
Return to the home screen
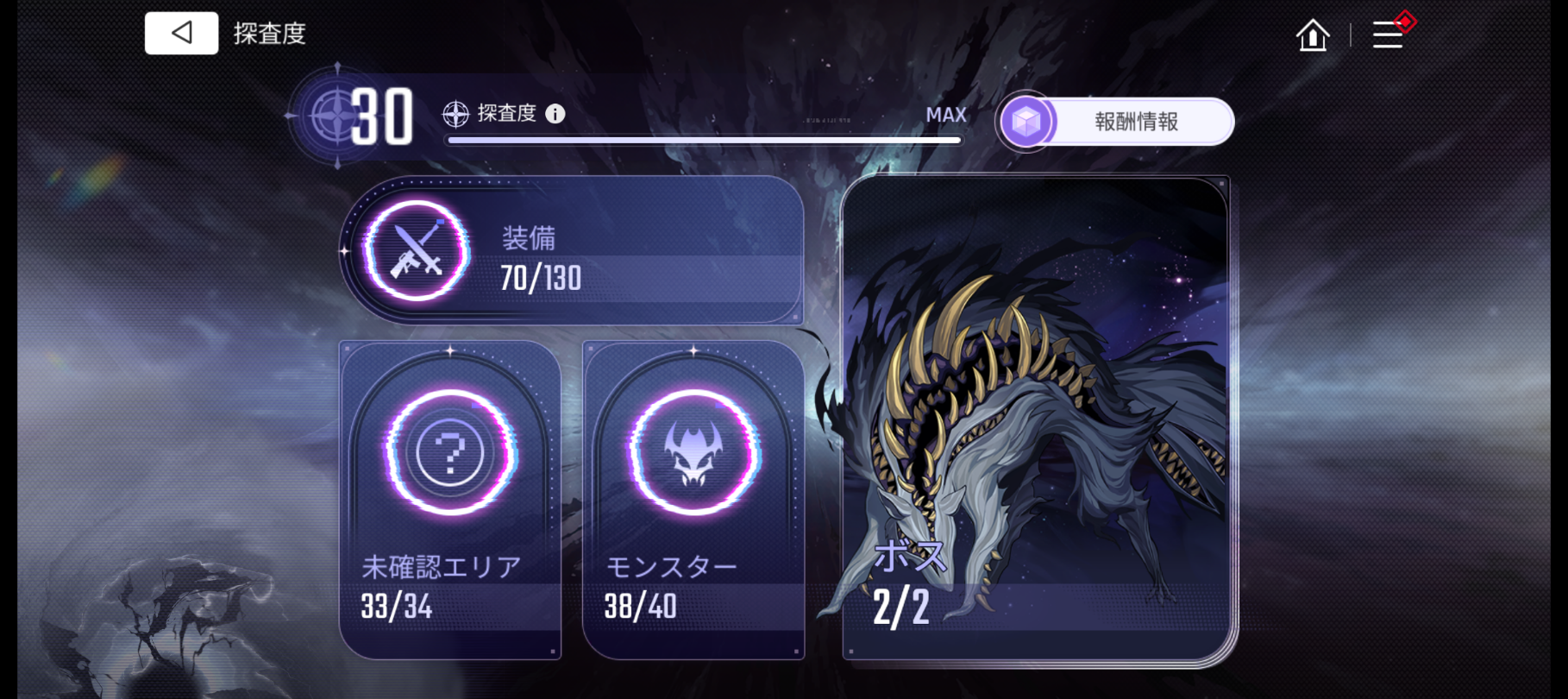[x=1313, y=35]
